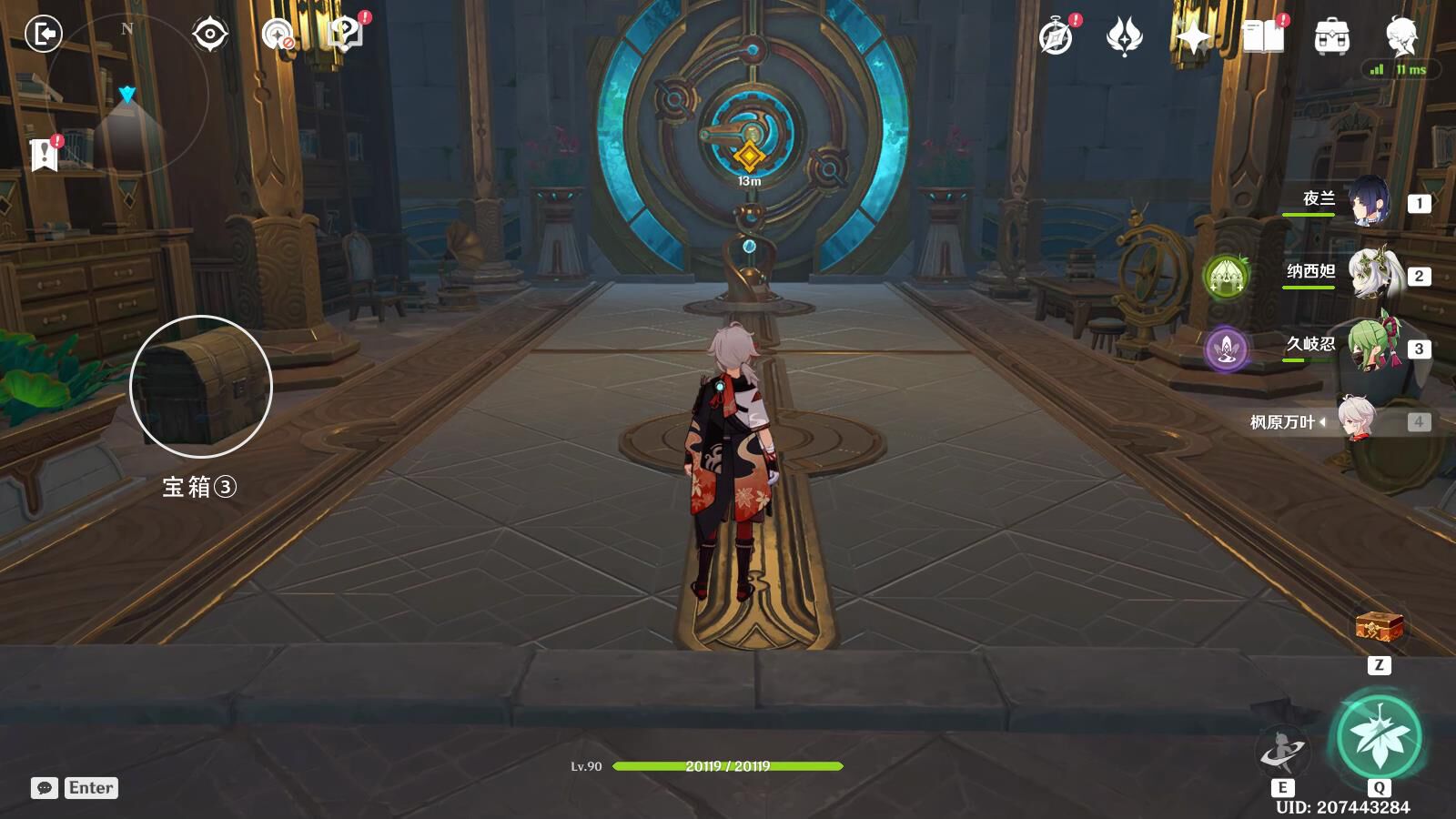The image size is (1456, 819).
Task: Activate the elemental skill icon
Action: pos(1281,751)
